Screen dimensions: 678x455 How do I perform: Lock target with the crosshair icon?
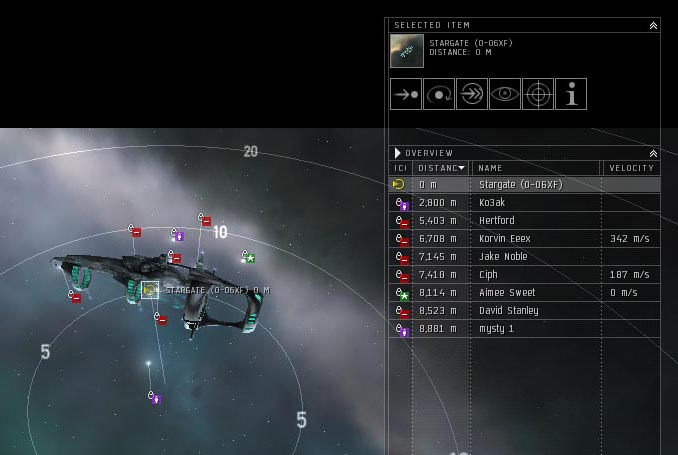(537, 95)
